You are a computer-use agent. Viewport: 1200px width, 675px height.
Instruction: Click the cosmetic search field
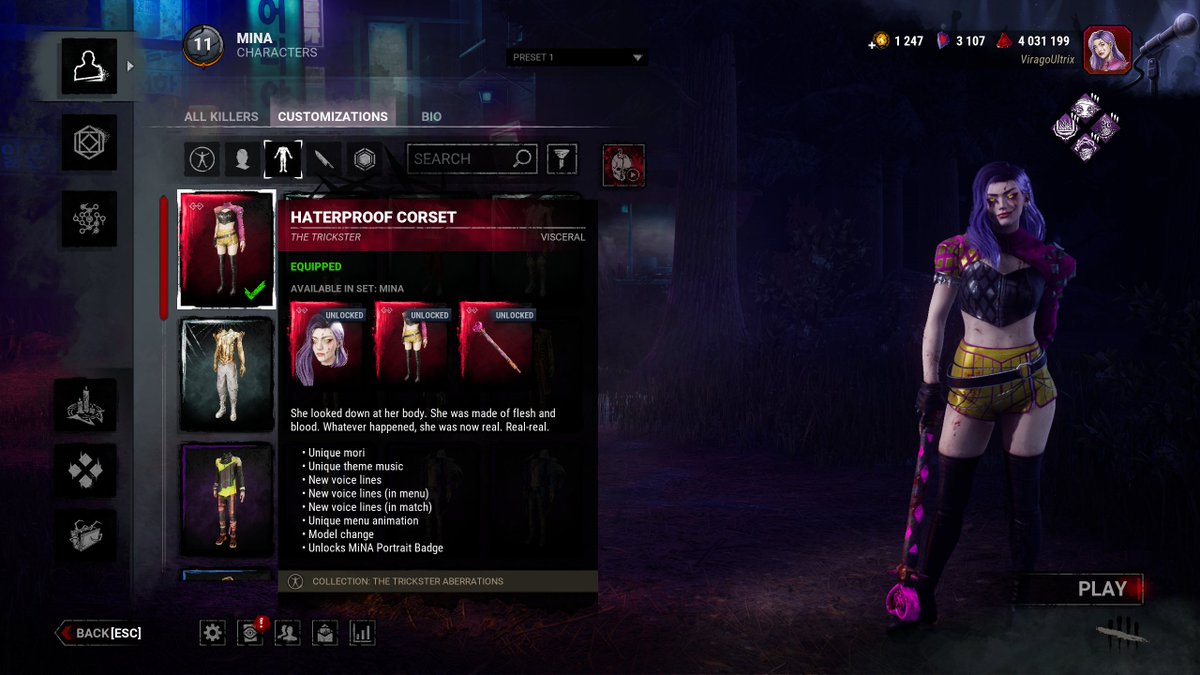tap(460, 158)
